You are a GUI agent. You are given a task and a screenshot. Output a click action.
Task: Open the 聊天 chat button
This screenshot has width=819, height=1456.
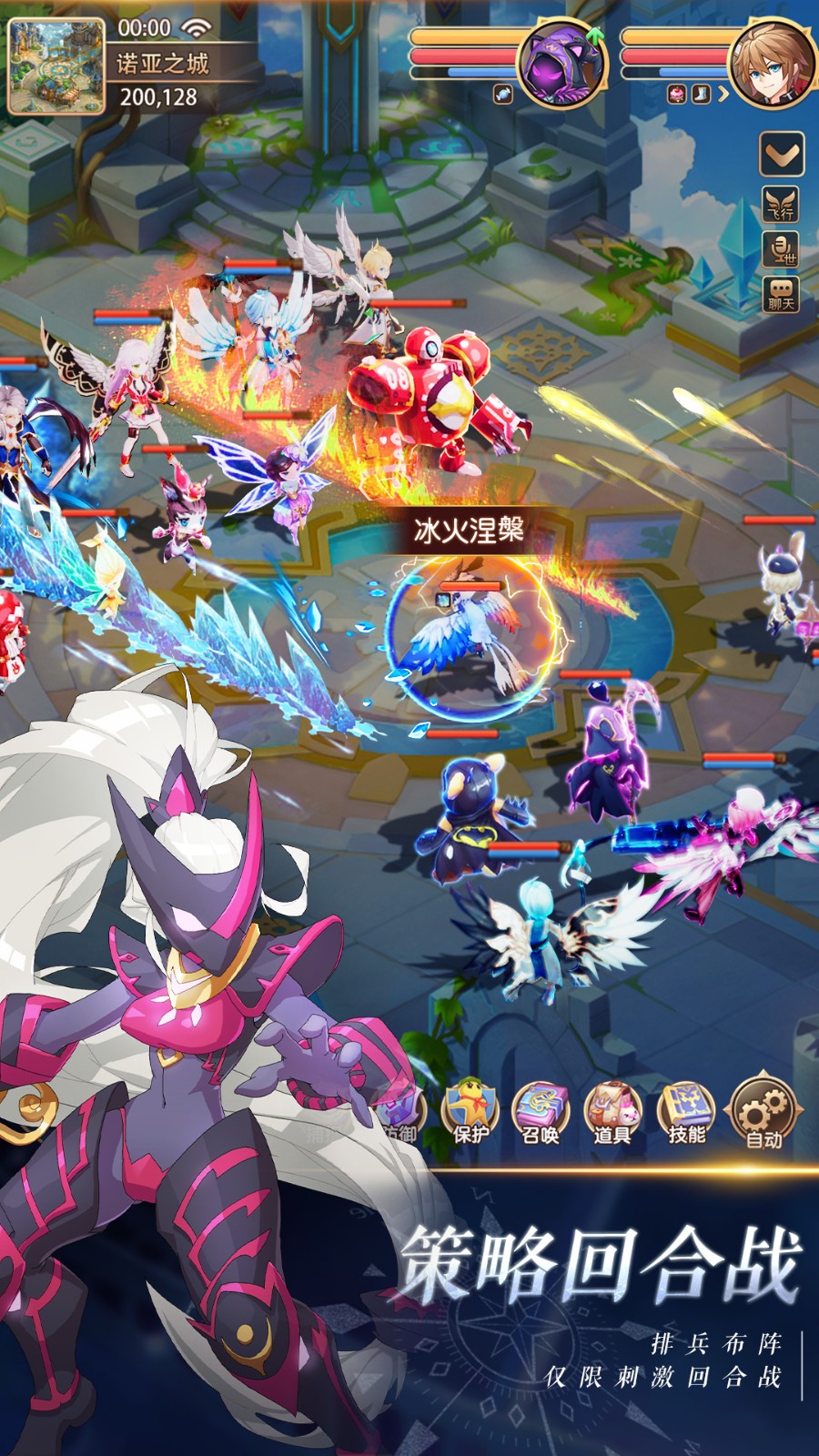(x=781, y=296)
